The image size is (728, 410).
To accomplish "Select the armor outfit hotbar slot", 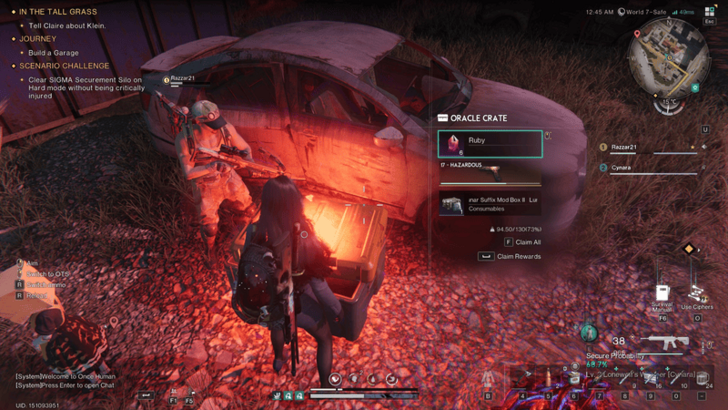I will click(489, 378).
